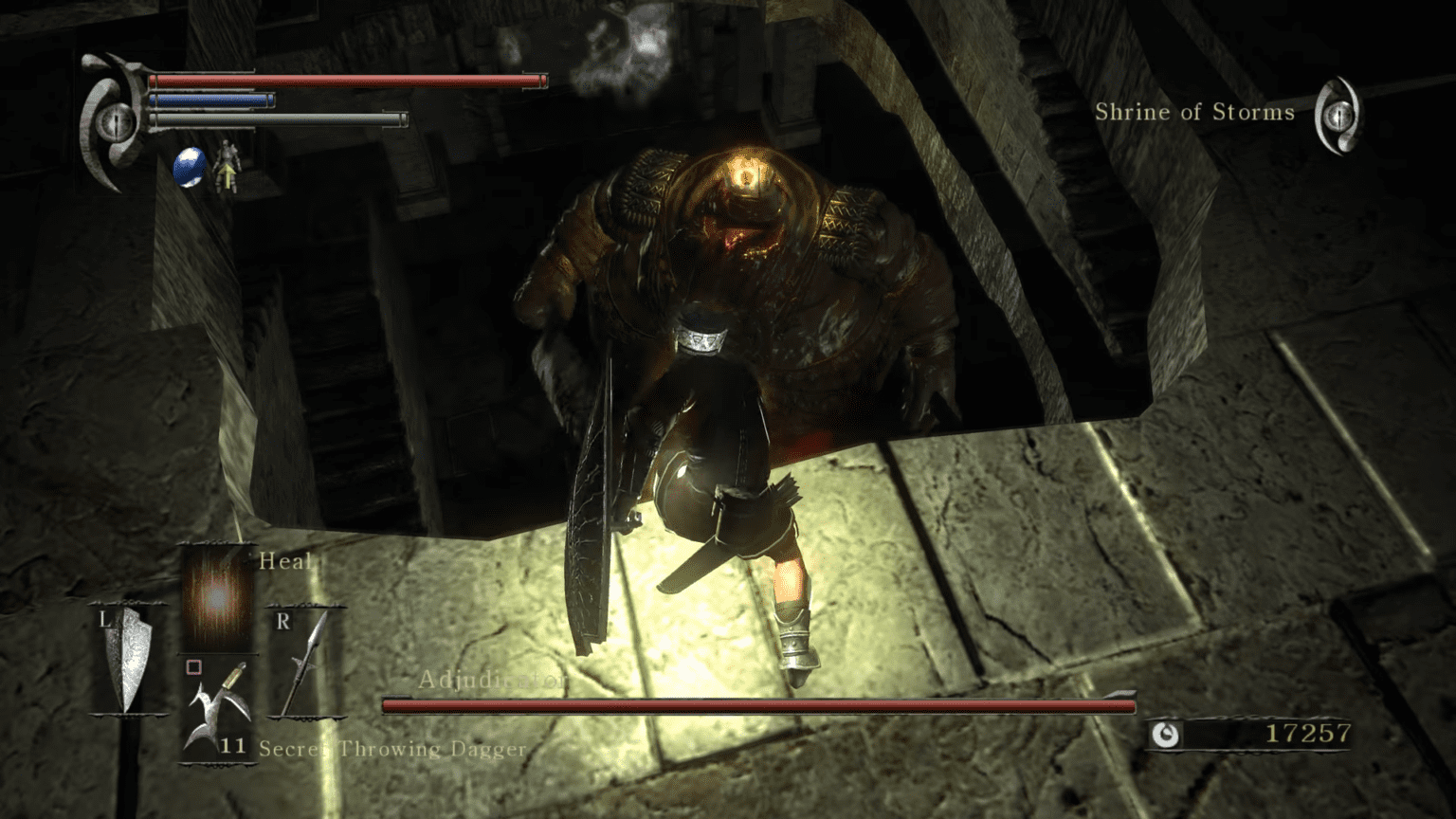Click the eye emblem in the top-right corner
This screenshot has height=819, width=1456.
[x=1339, y=116]
